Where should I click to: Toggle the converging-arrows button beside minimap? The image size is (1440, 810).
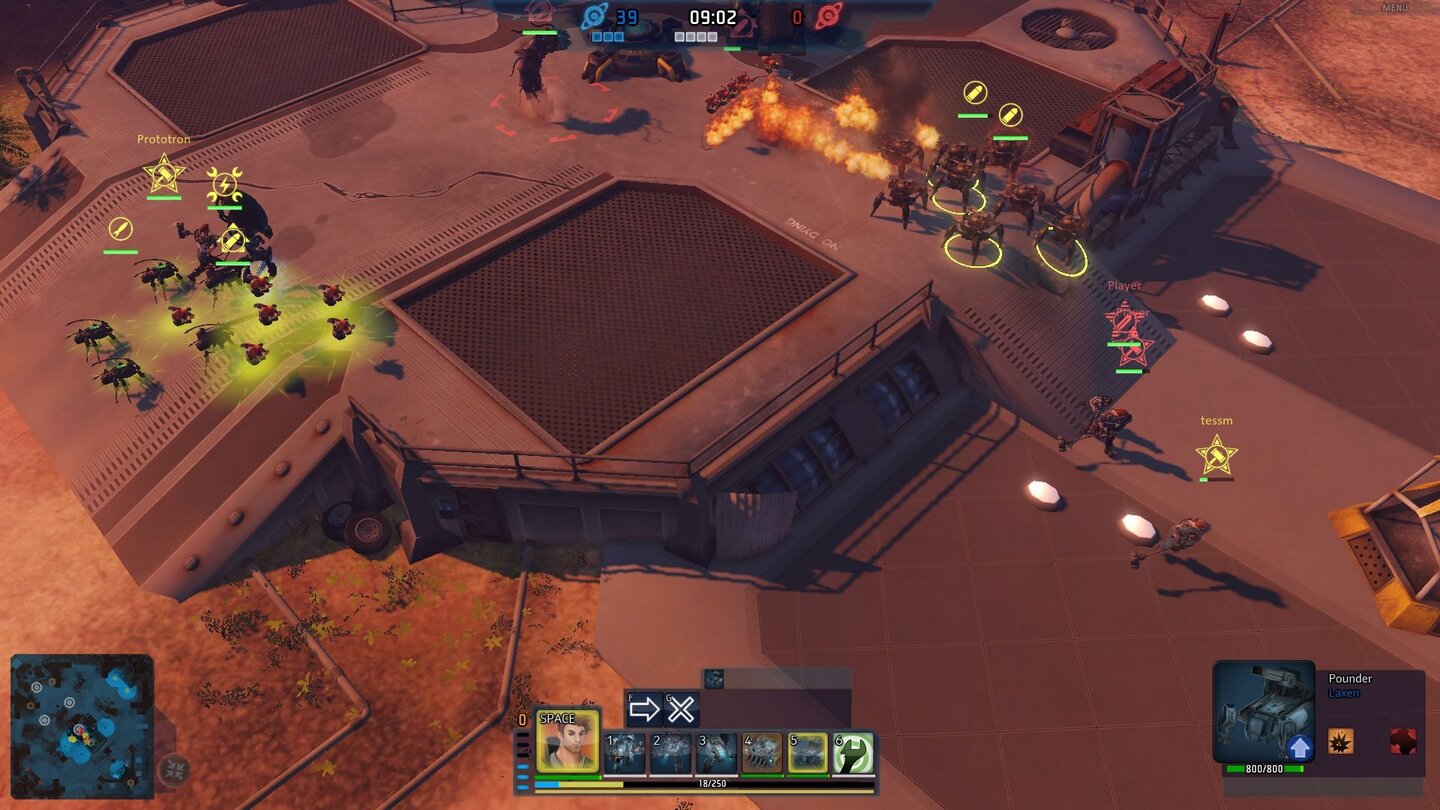click(173, 769)
